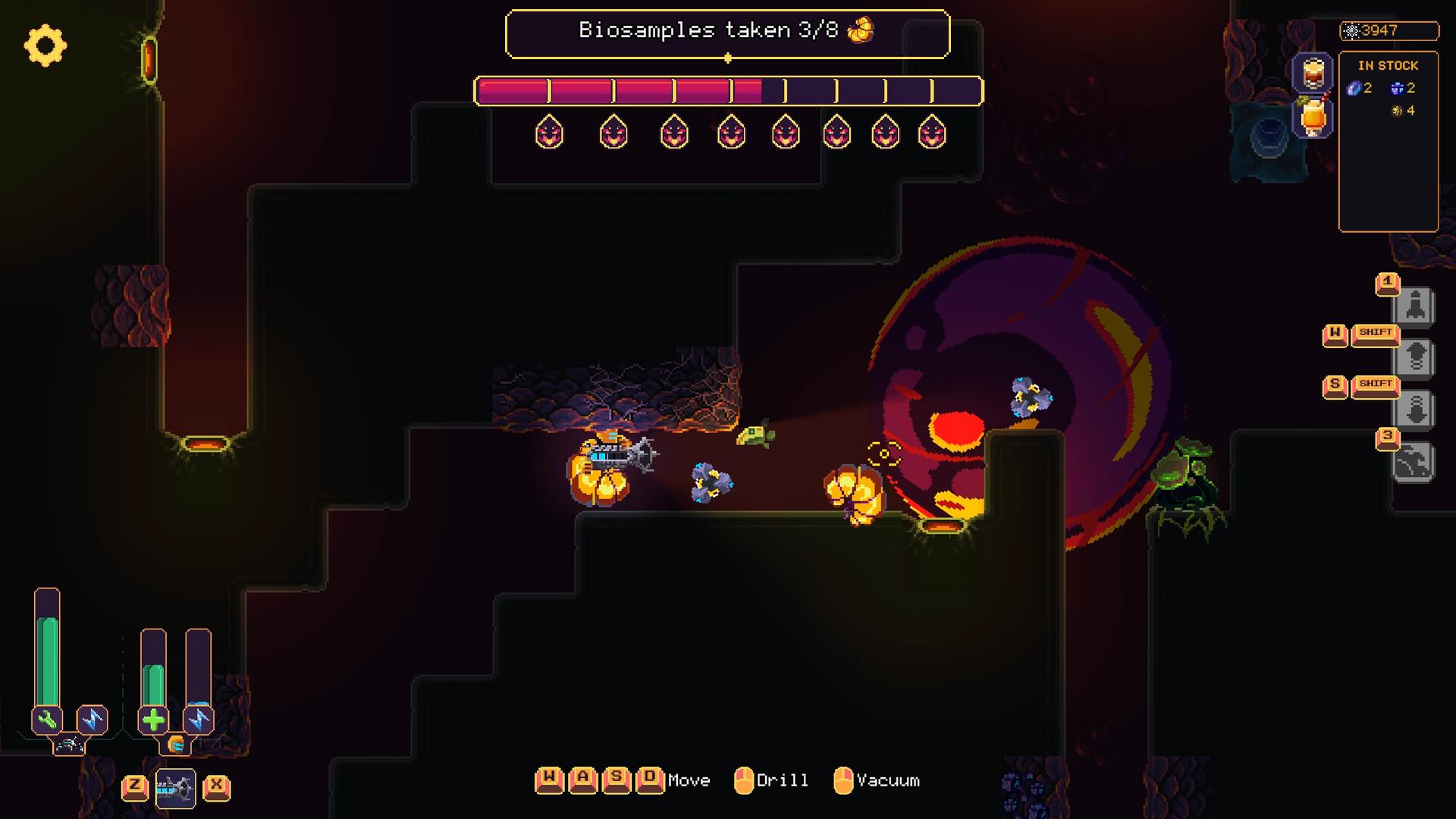Click the currency counter showing 3947
The height and width of the screenshot is (819, 1456).
1388,30
